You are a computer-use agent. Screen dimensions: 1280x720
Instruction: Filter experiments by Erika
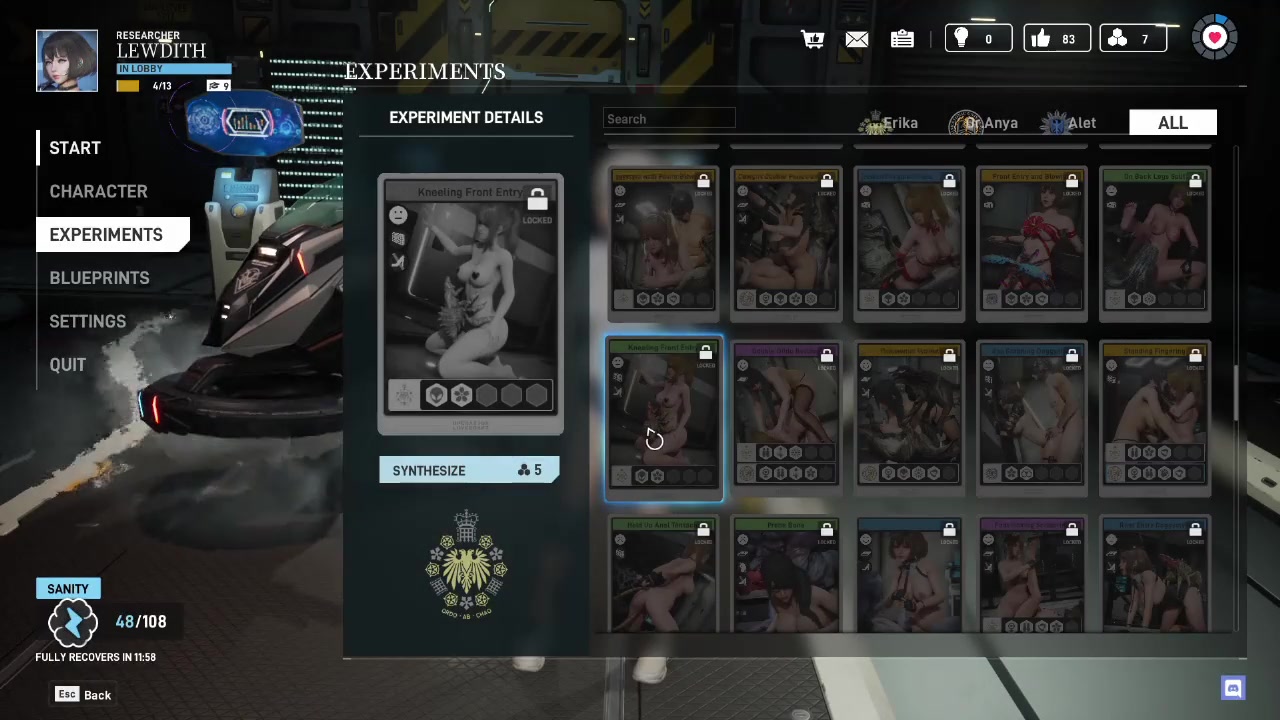pyautogui.click(x=889, y=123)
